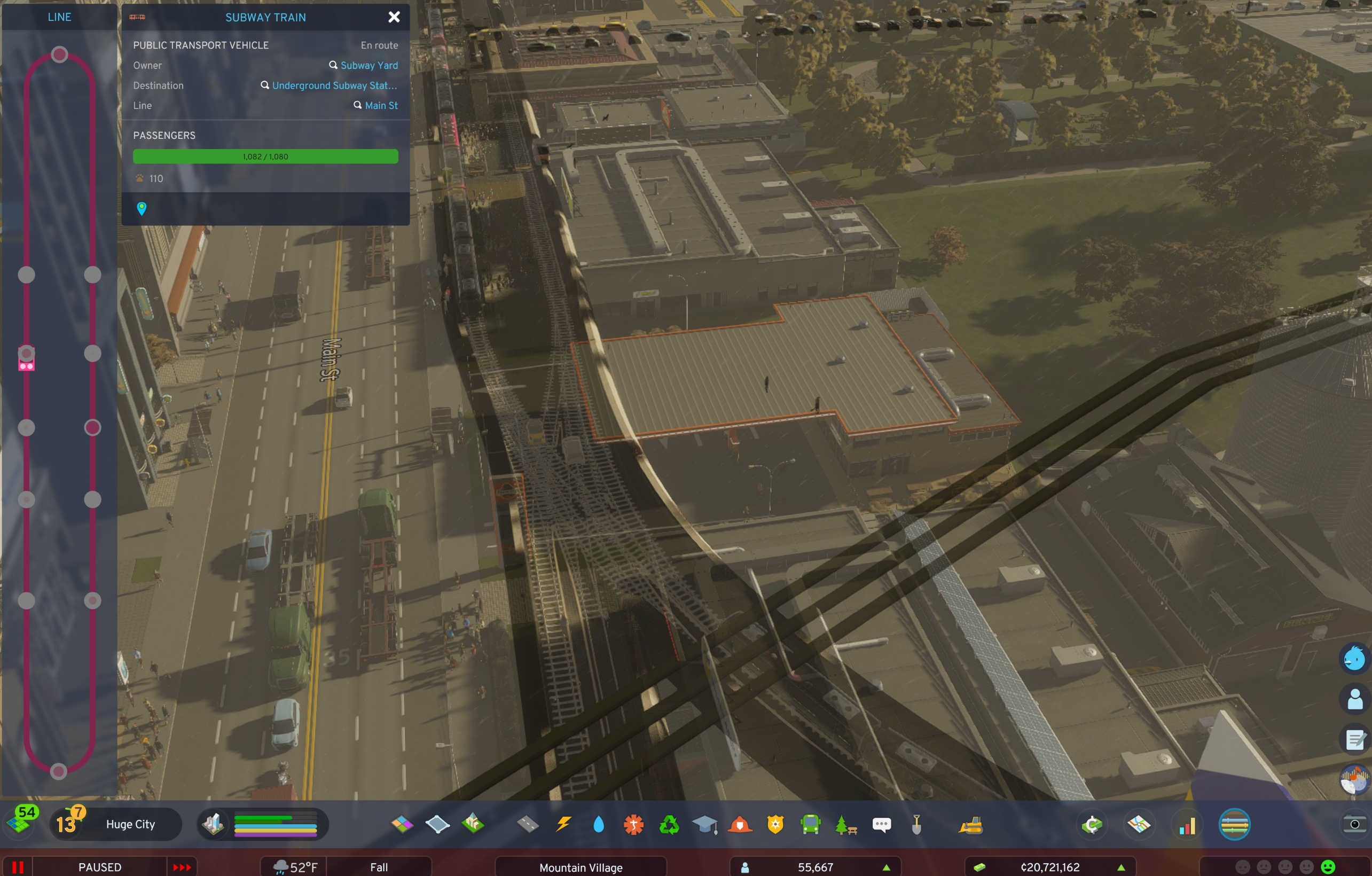Viewport: 1372px width, 876px height.
Task: Toggle the Info Views overlay button
Action: (1234, 824)
